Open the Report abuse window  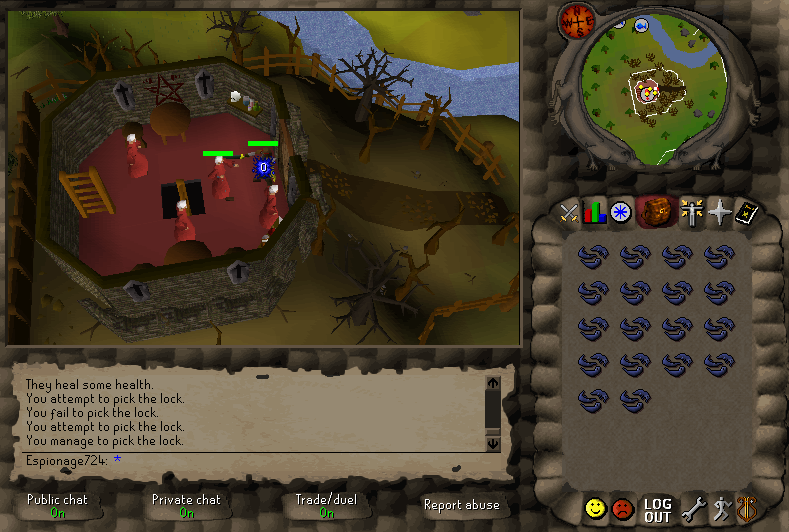461,505
